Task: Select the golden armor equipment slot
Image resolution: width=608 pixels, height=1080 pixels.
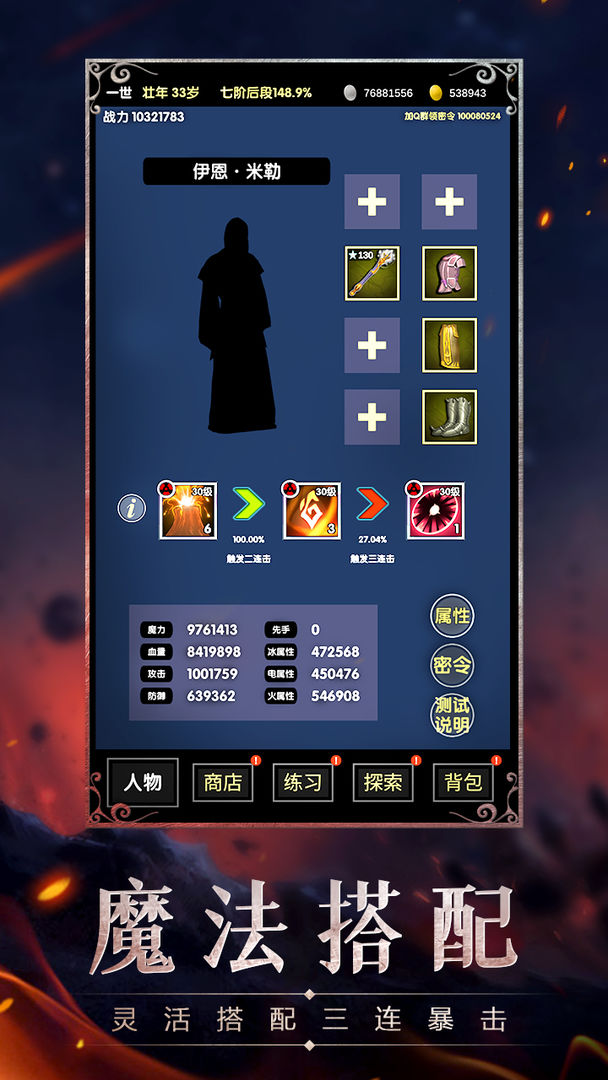Action: coord(449,345)
